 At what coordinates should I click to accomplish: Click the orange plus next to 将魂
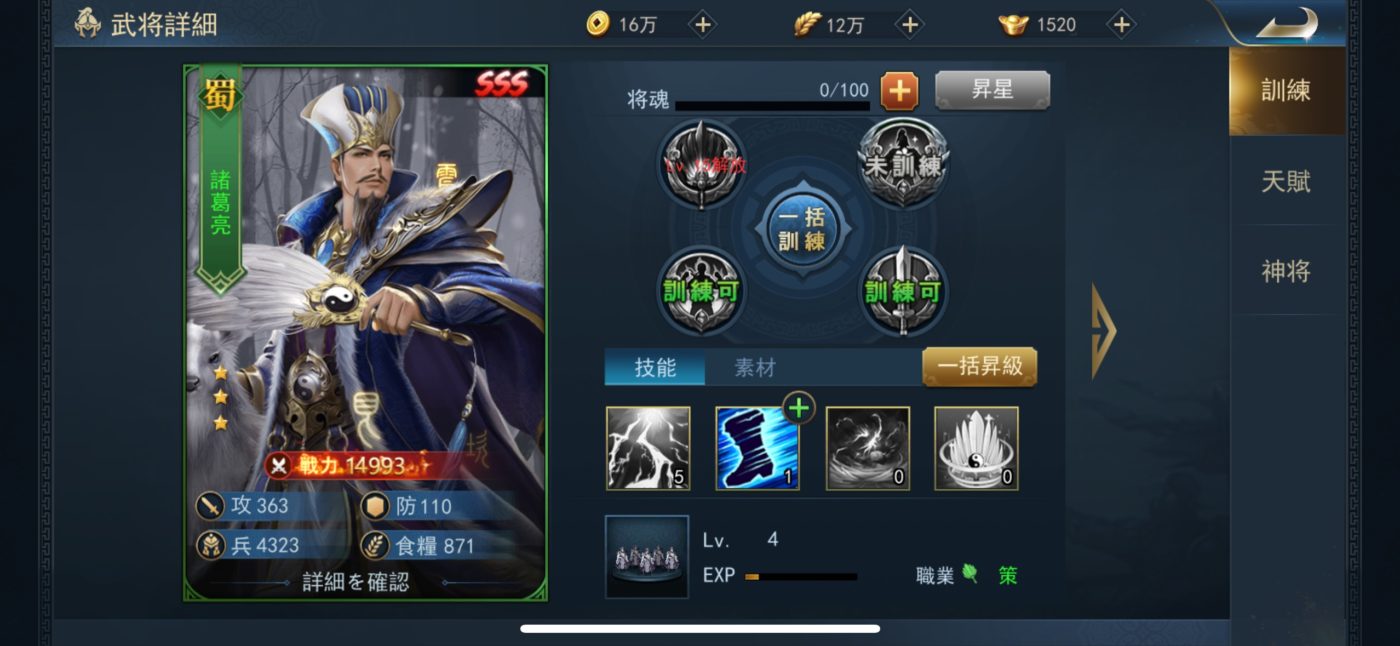click(x=899, y=91)
